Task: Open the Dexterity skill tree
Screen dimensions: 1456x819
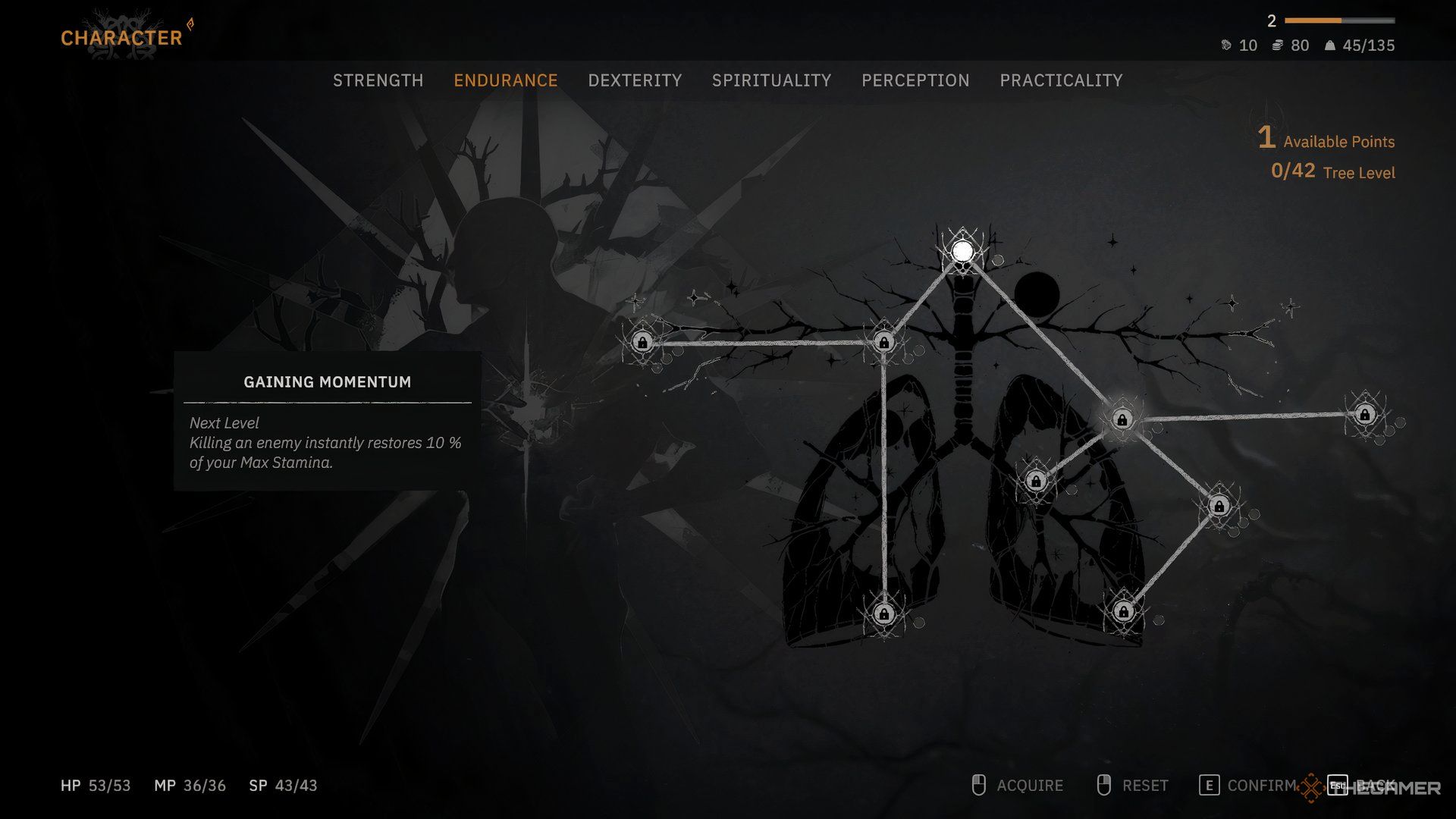Action: click(x=635, y=80)
